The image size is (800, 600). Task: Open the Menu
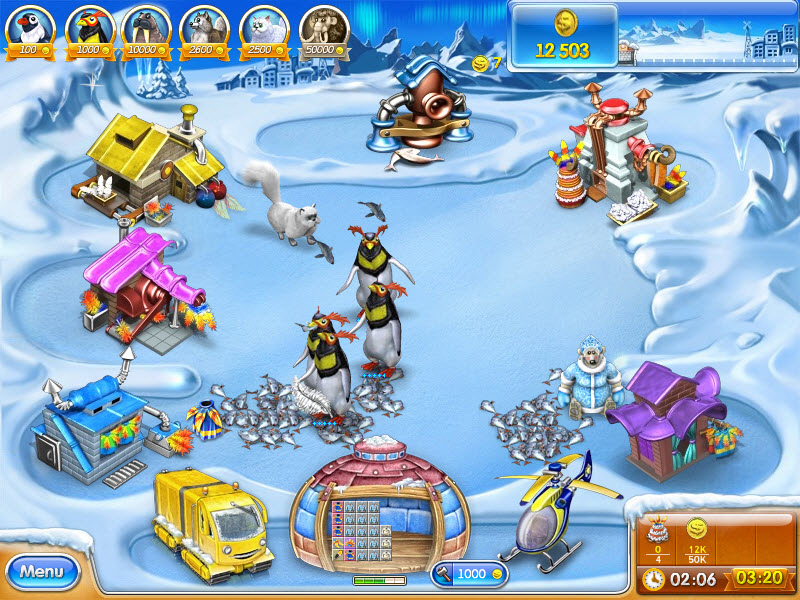click(42, 572)
